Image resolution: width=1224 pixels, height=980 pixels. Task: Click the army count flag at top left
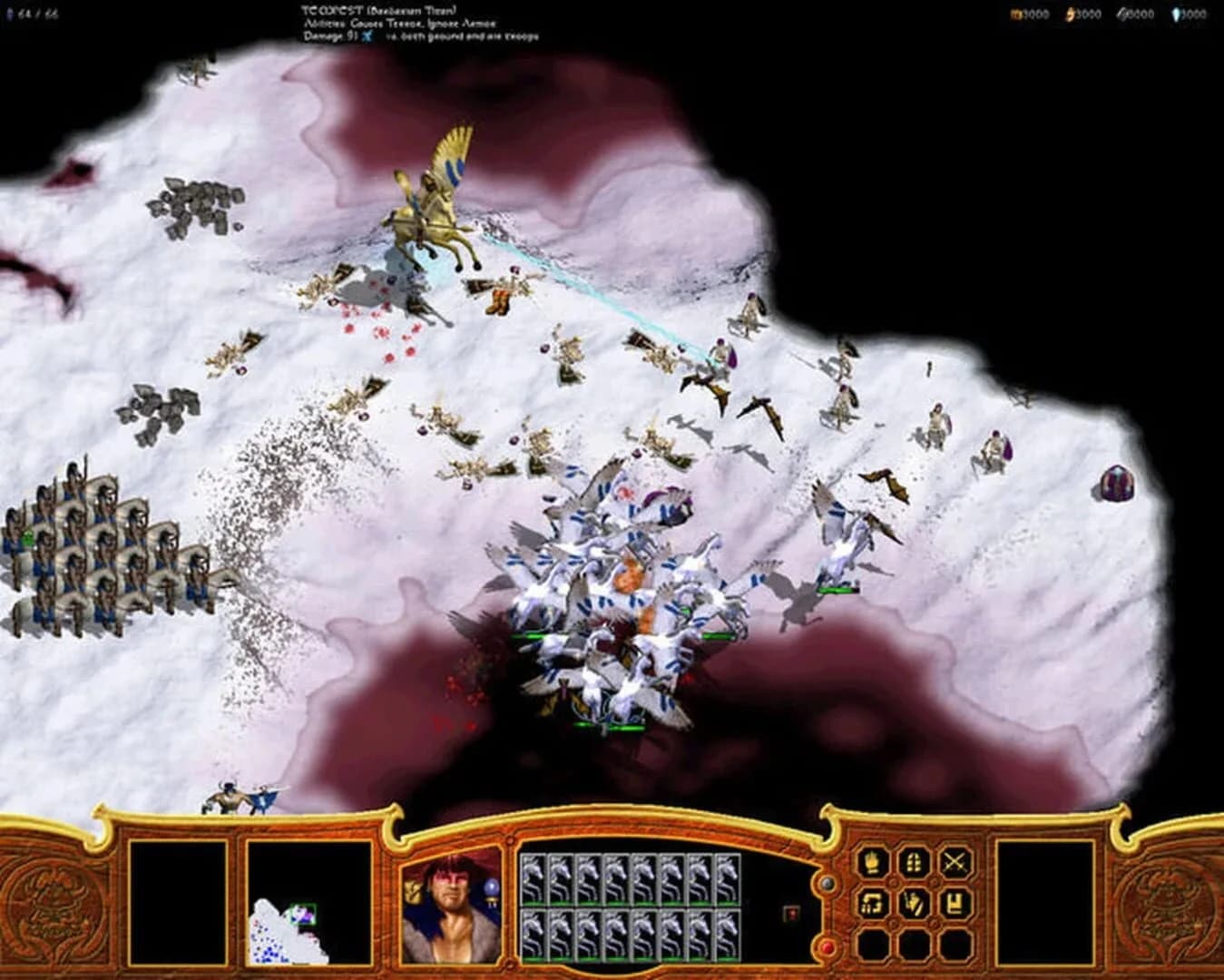coord(9,15)
